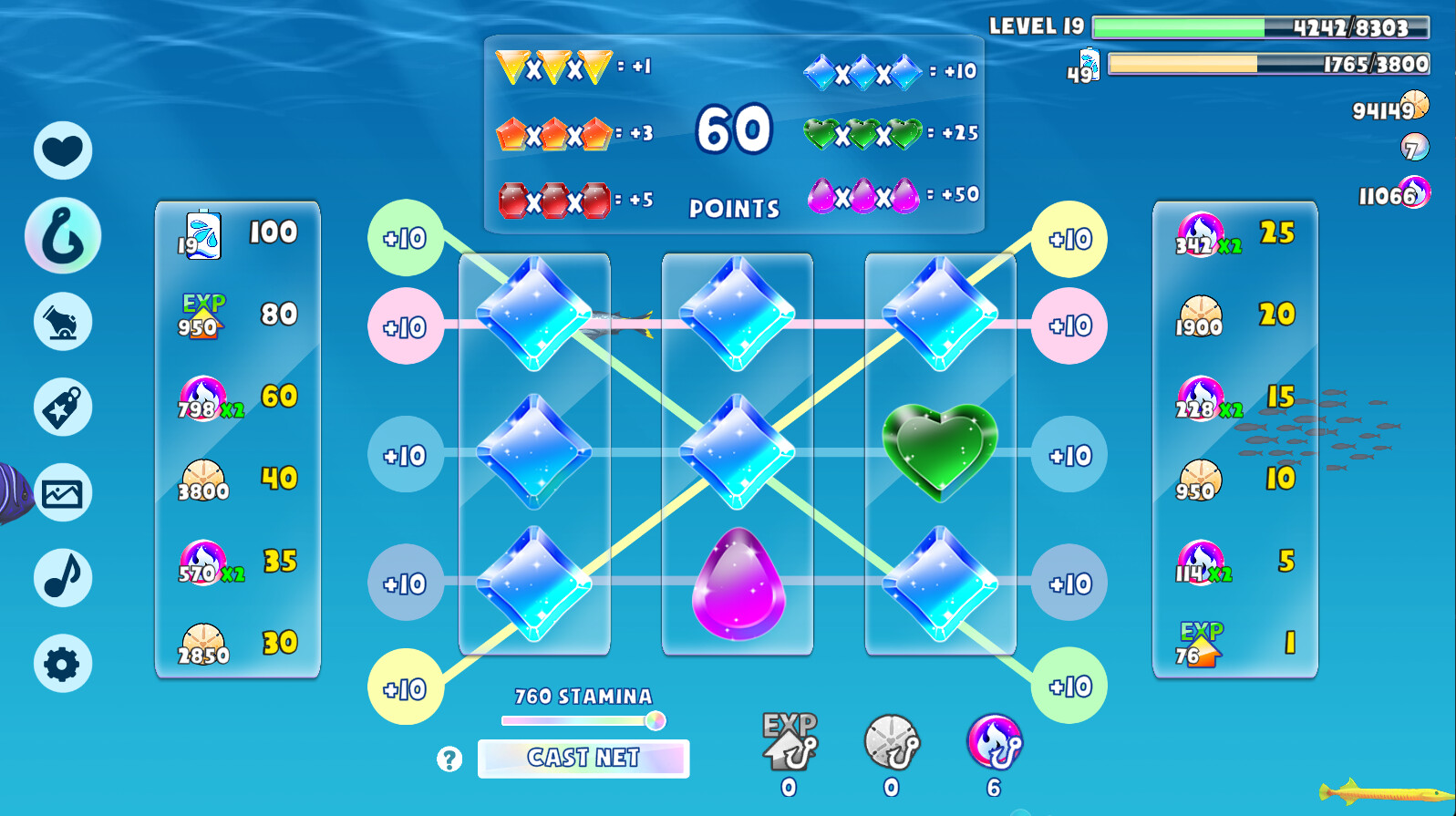This screenshot has height=816, width=1456.
Task: Adjust the rainbow stamina slider knob
Action: (x=654, y=720)
